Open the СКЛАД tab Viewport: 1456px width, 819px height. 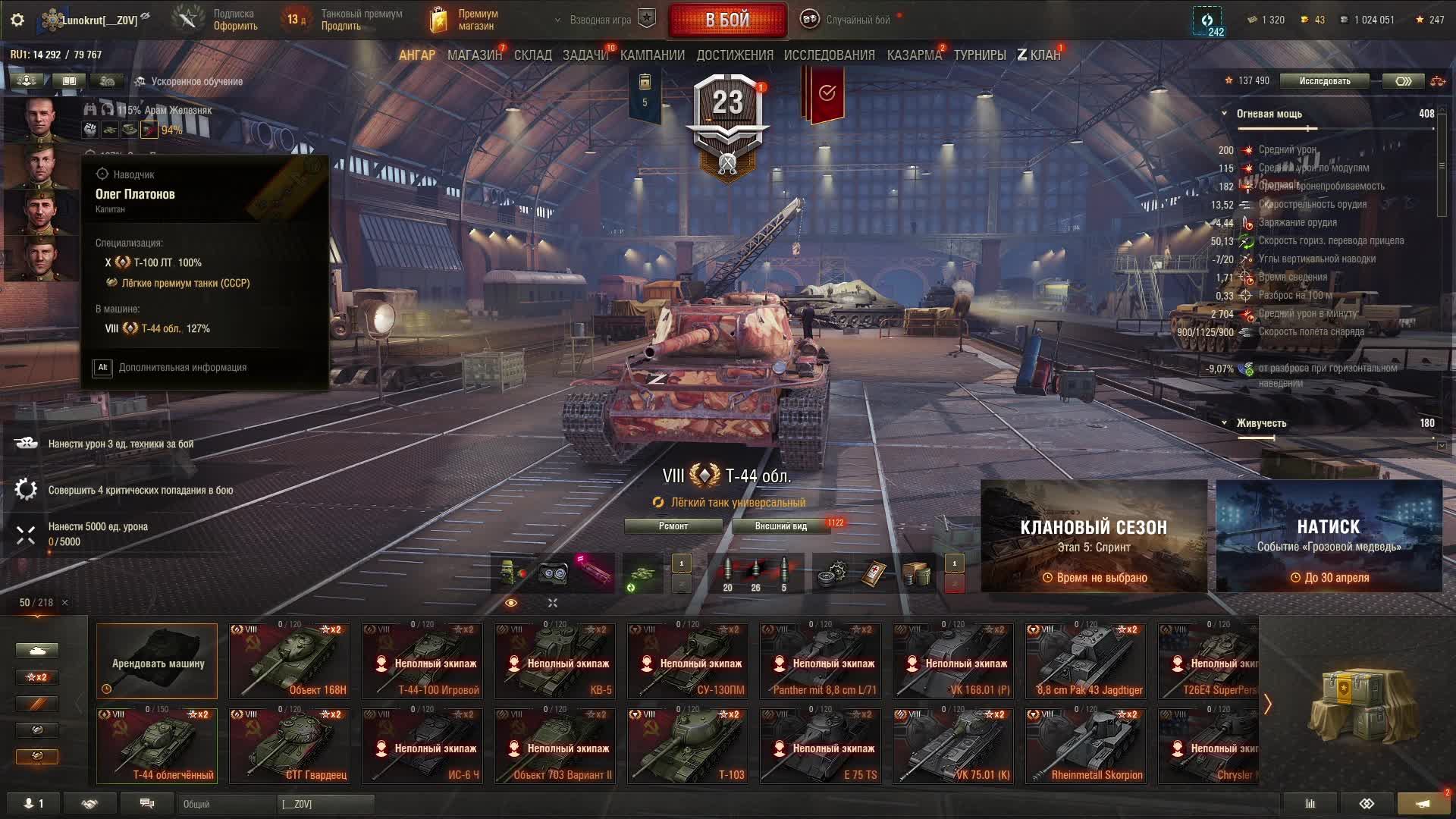(x=533, y=55)
